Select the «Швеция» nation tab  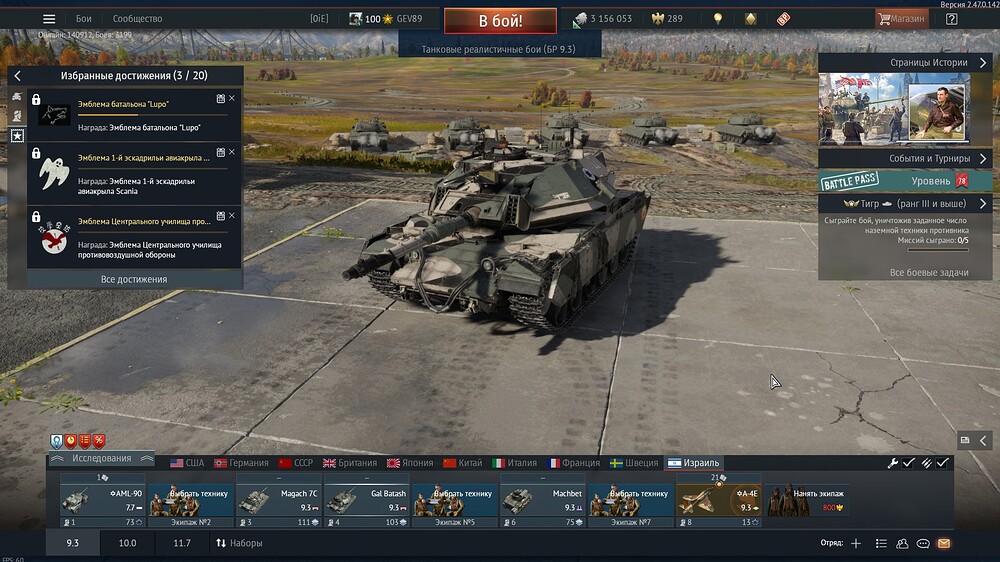[x=632, y=463]
